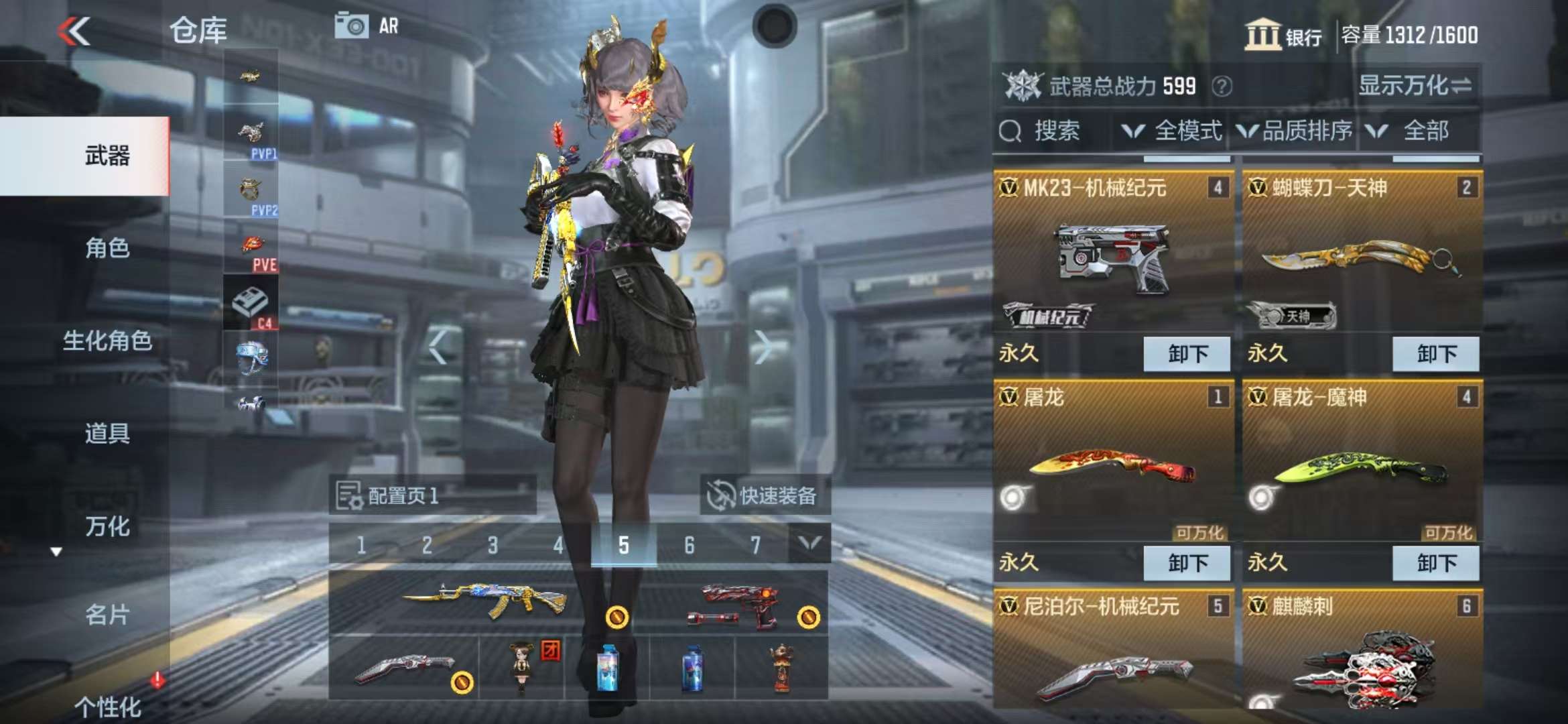
Task: Unequip 屠龙-魔神 with its 卸下 button
Action: coord(1436,563)
